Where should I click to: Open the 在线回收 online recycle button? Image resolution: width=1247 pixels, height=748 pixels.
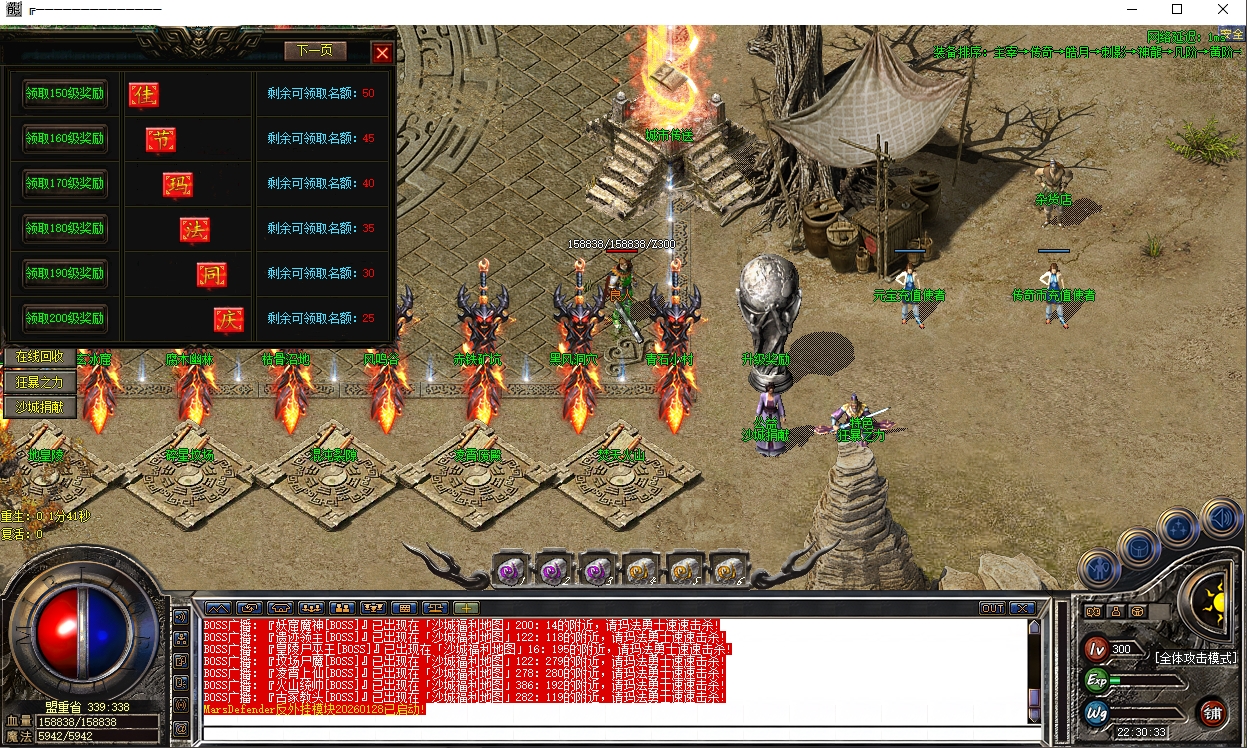point(40,357)
